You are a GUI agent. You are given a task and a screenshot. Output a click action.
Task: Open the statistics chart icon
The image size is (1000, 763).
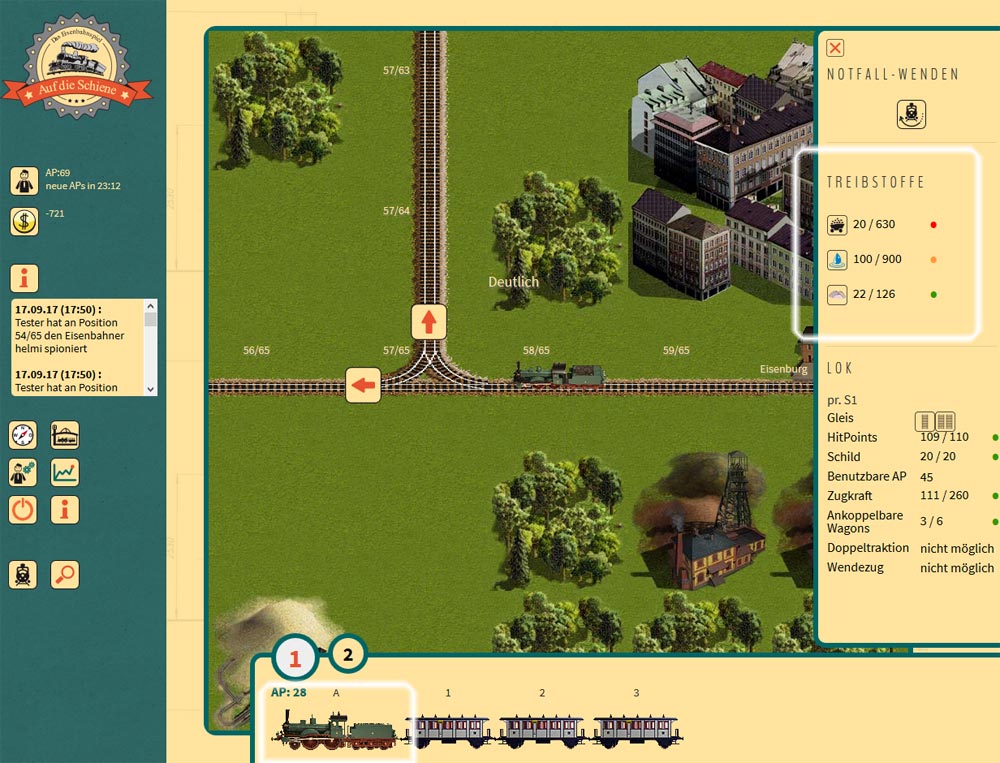[x=65, y=472]
